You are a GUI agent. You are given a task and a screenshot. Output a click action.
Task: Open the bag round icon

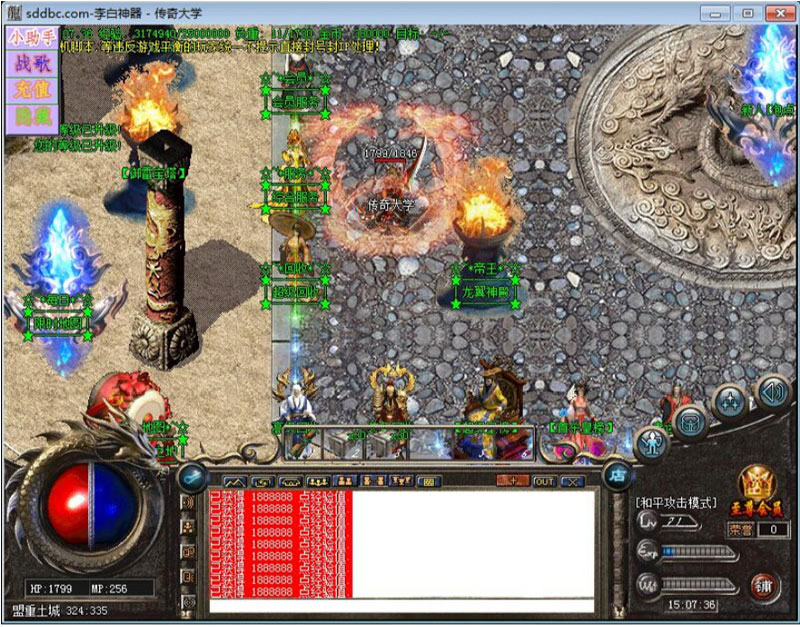pyautogui.click(x=690, y=421)
